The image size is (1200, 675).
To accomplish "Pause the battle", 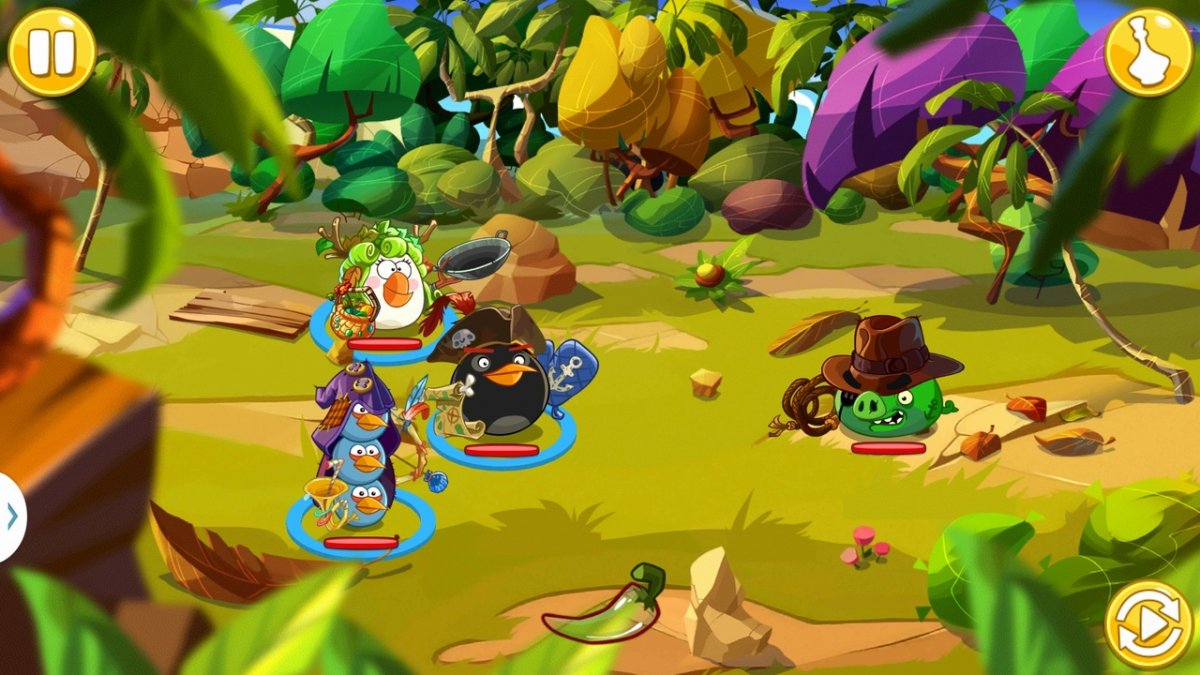I will point(51,52).
